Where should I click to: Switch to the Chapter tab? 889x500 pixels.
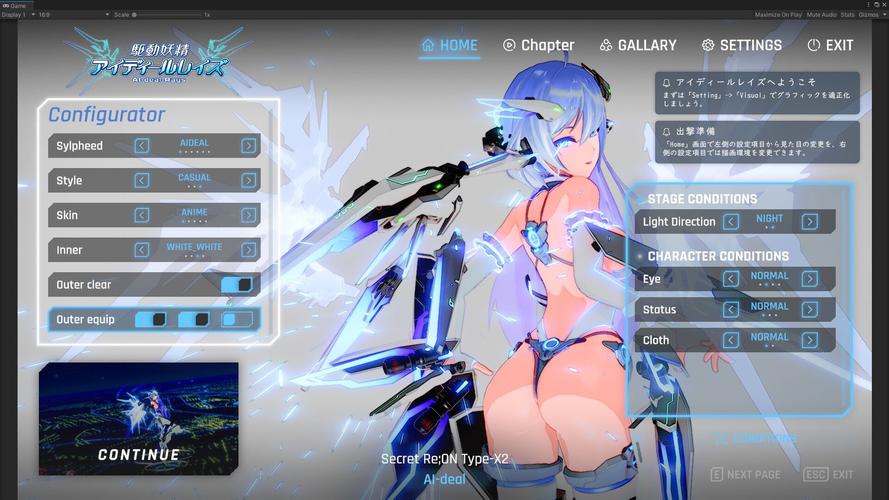pyautogui.click(x=538, y=45)
